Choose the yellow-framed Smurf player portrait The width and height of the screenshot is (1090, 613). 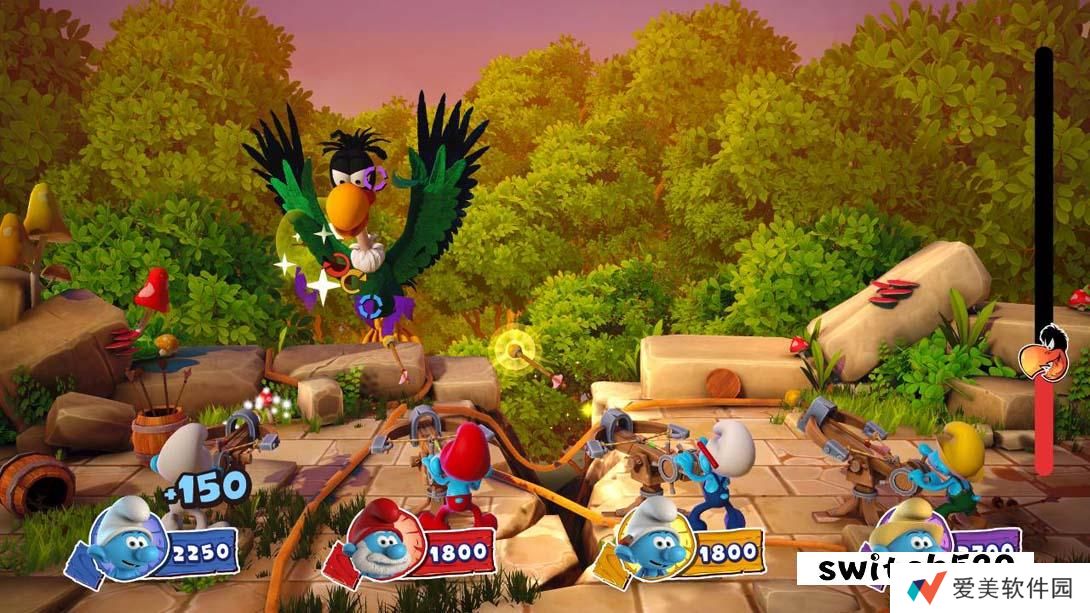point(649,545)
